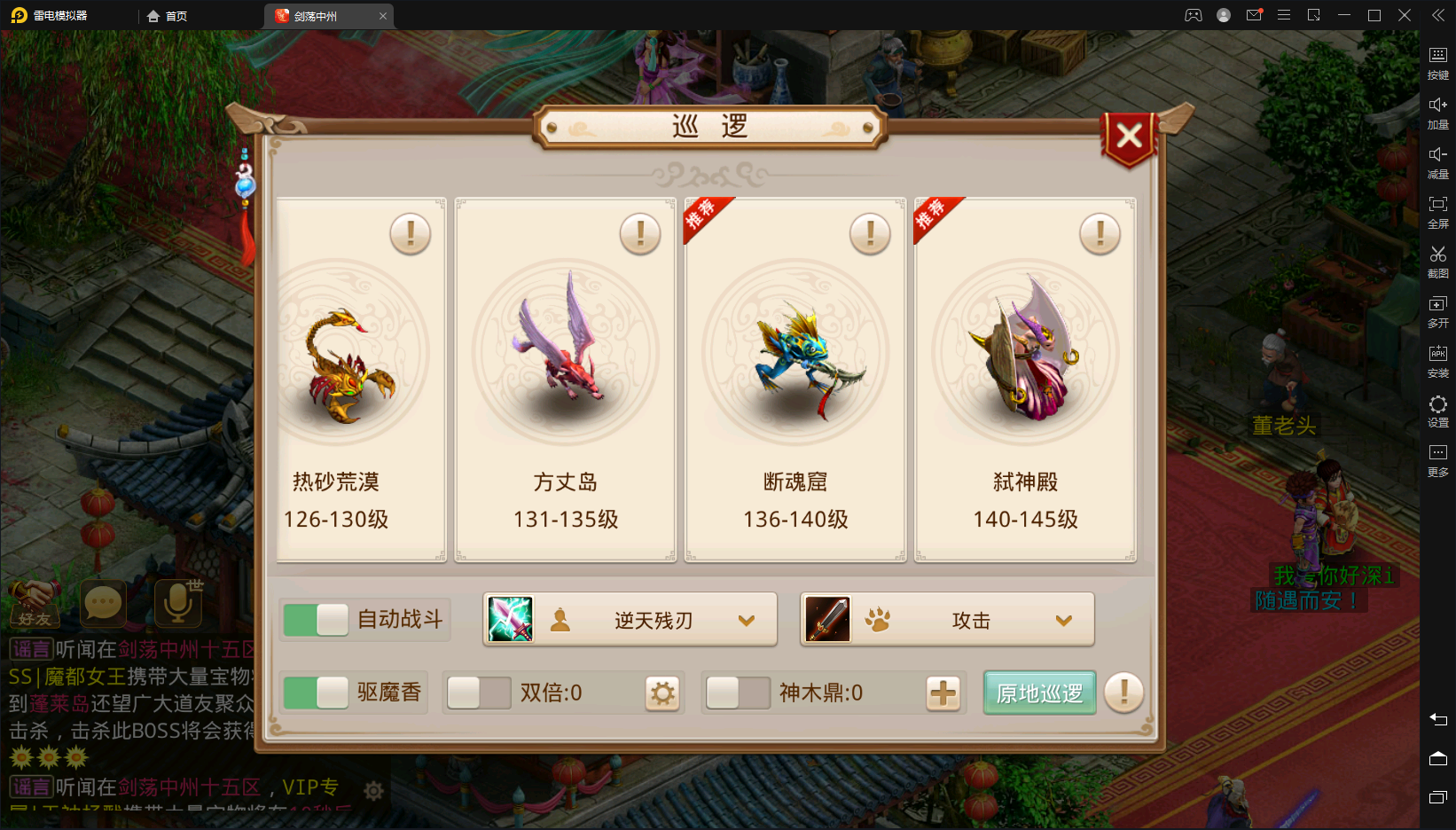
Task: Close the patrol window with red X
Action: coord(1129,137)
